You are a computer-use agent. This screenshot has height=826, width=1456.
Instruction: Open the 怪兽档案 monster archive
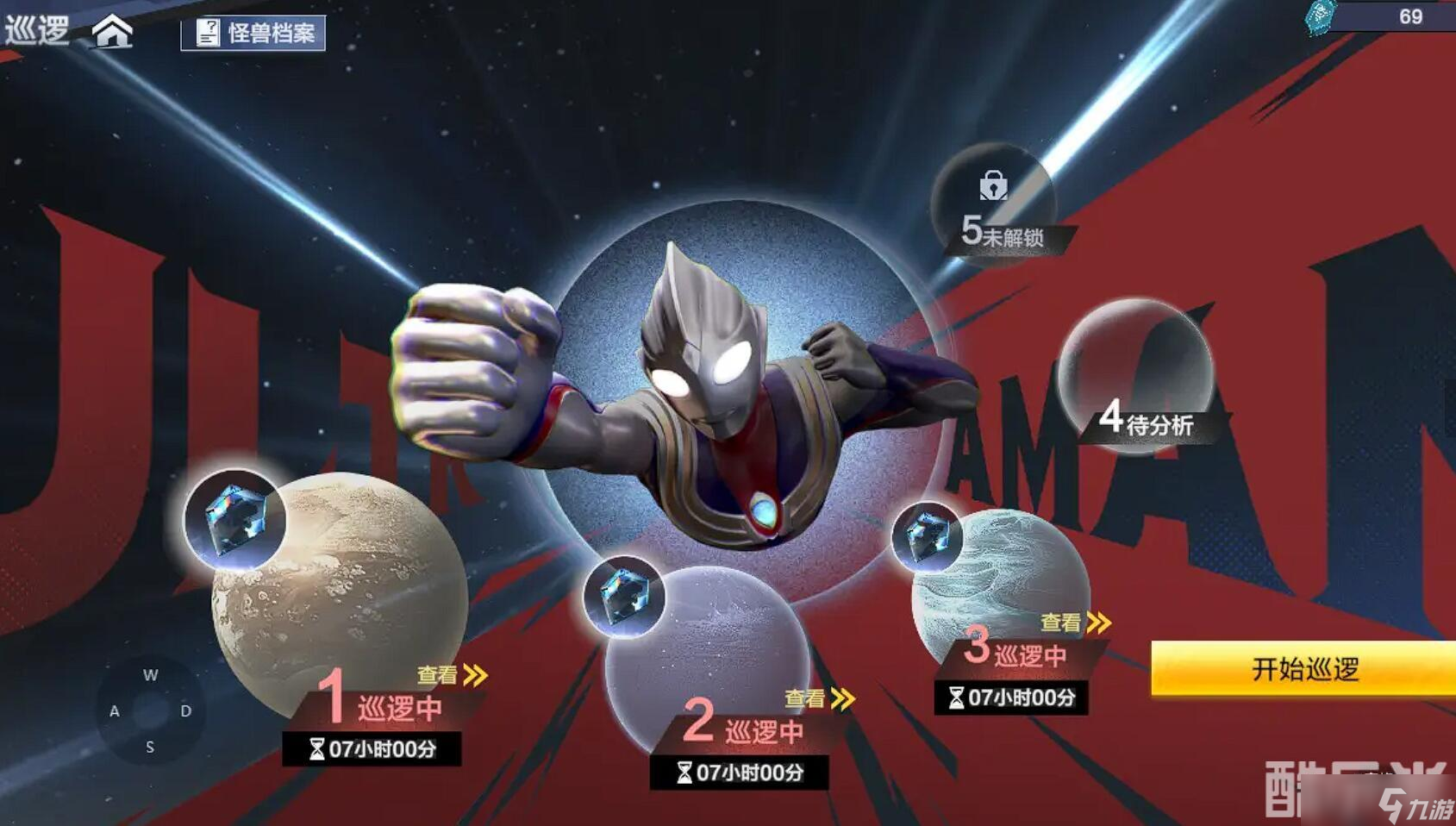click(253, 34)
